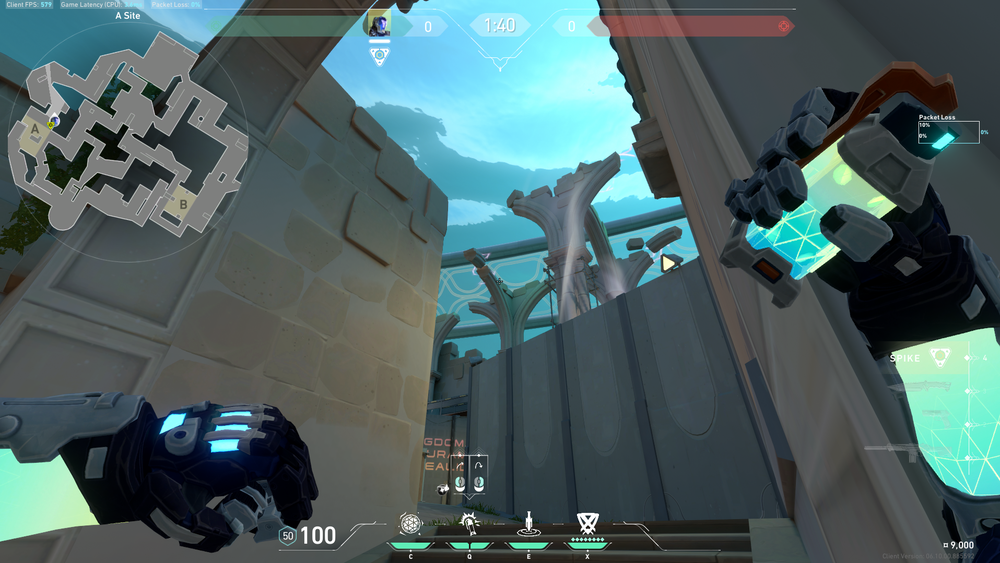
Task: Click the agent portrait in top bar
Action: [379, 25]
